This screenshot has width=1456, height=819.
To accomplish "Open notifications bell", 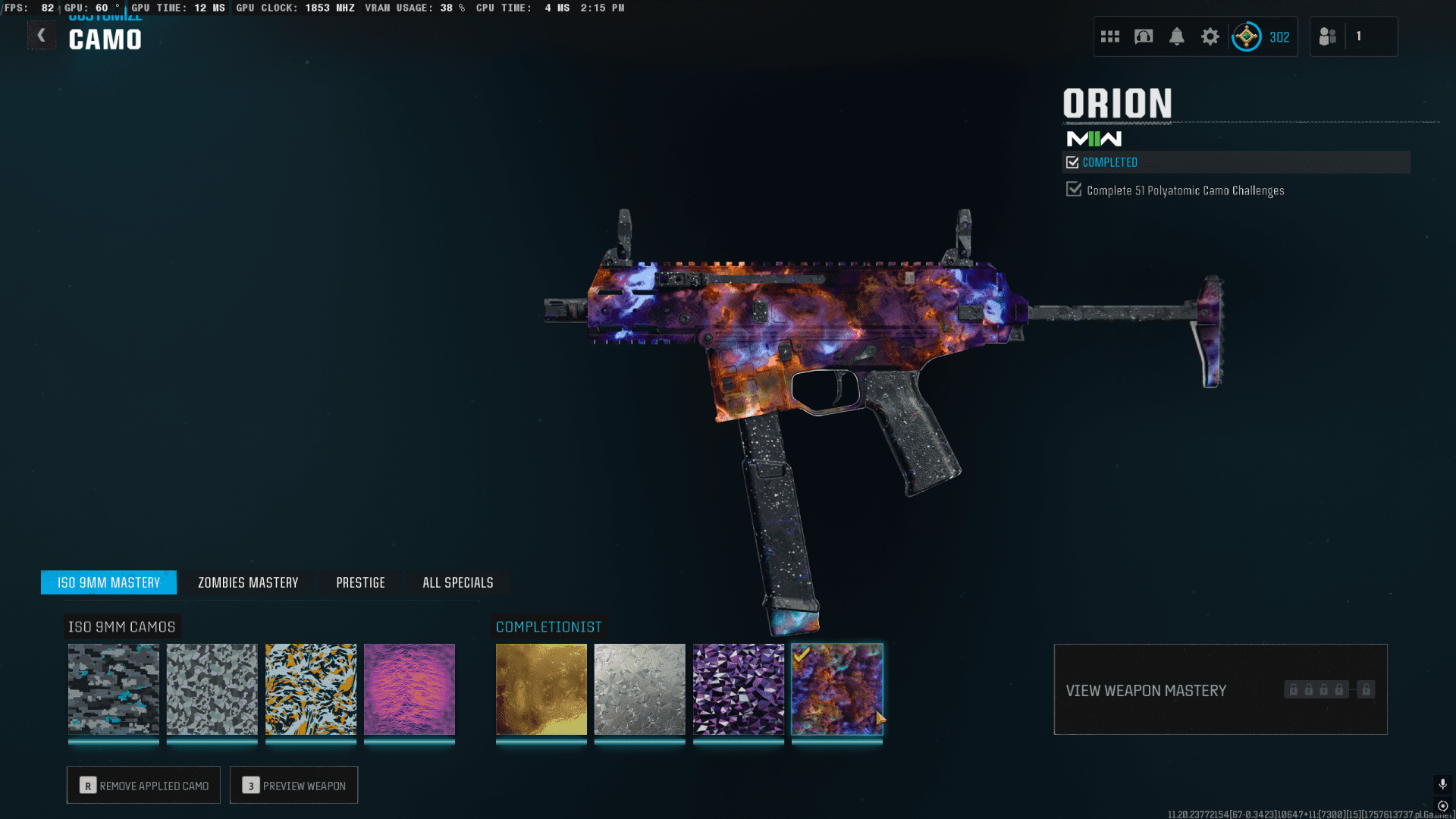I will tap(1177, 36).
